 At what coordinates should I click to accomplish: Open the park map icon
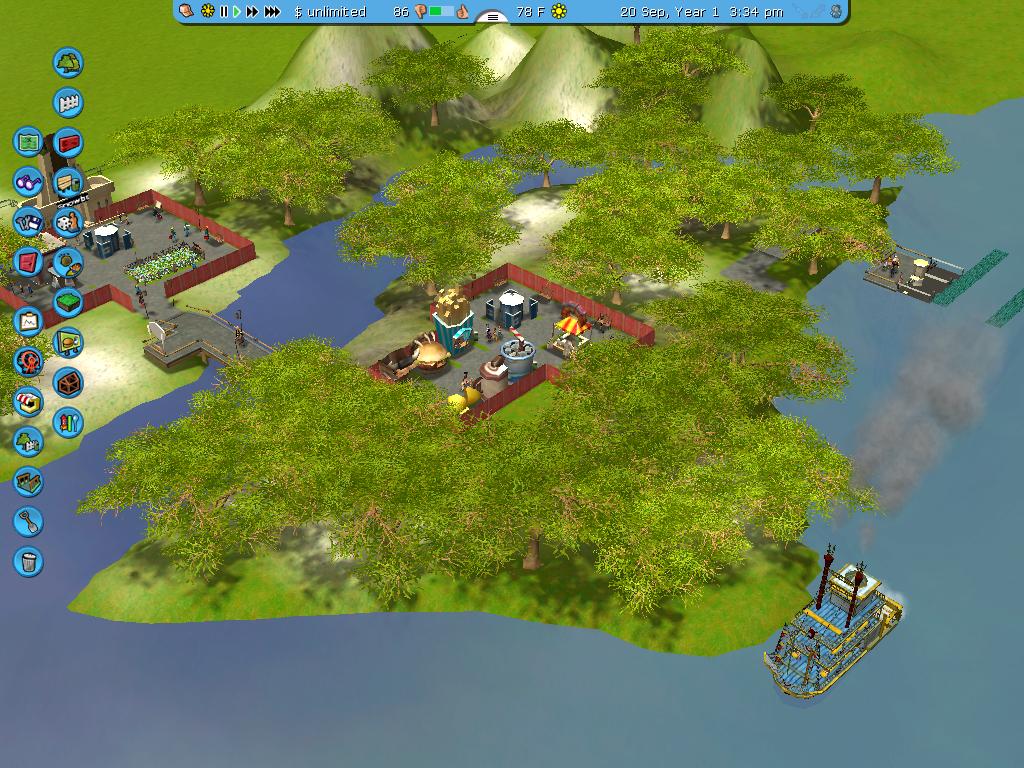pyautogui.click(x=28, y=141)
